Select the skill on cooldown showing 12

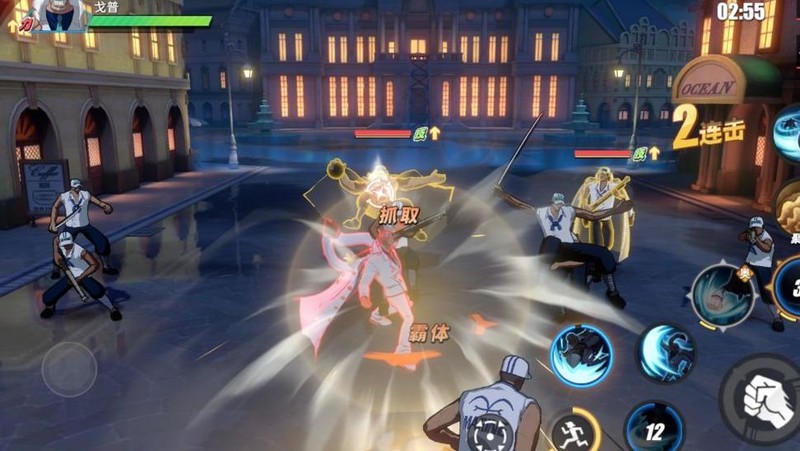pyautogui.click(x=654, y=428)
